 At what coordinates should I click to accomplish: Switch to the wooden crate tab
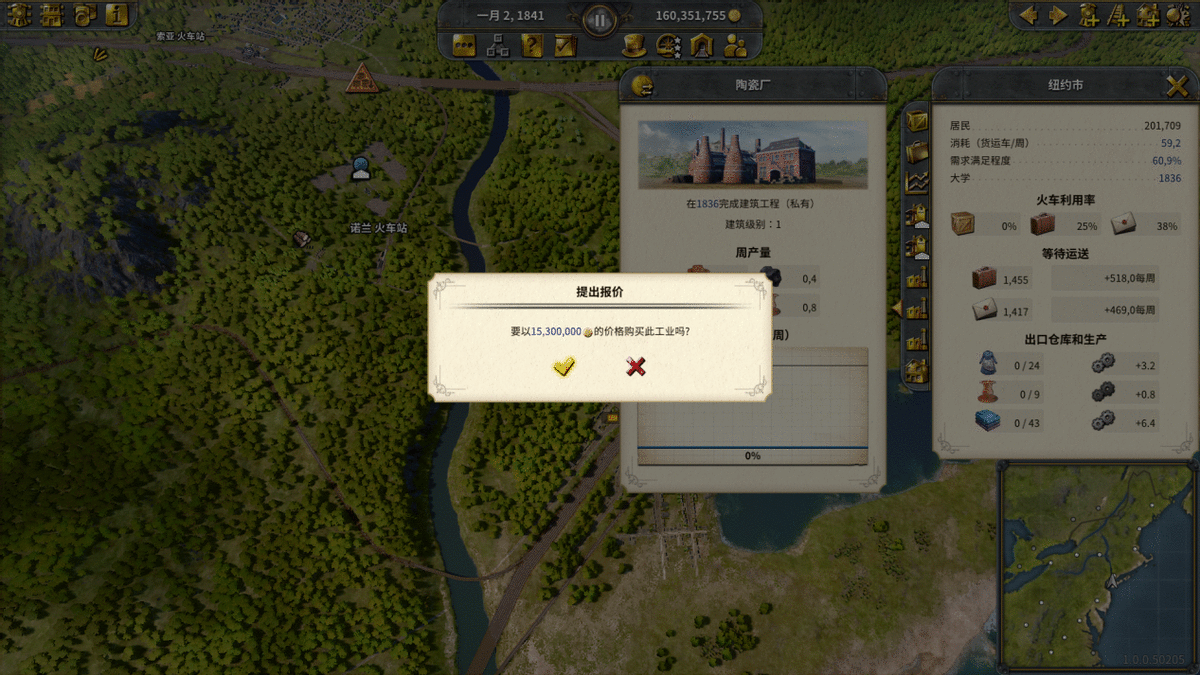coord(917,122)
